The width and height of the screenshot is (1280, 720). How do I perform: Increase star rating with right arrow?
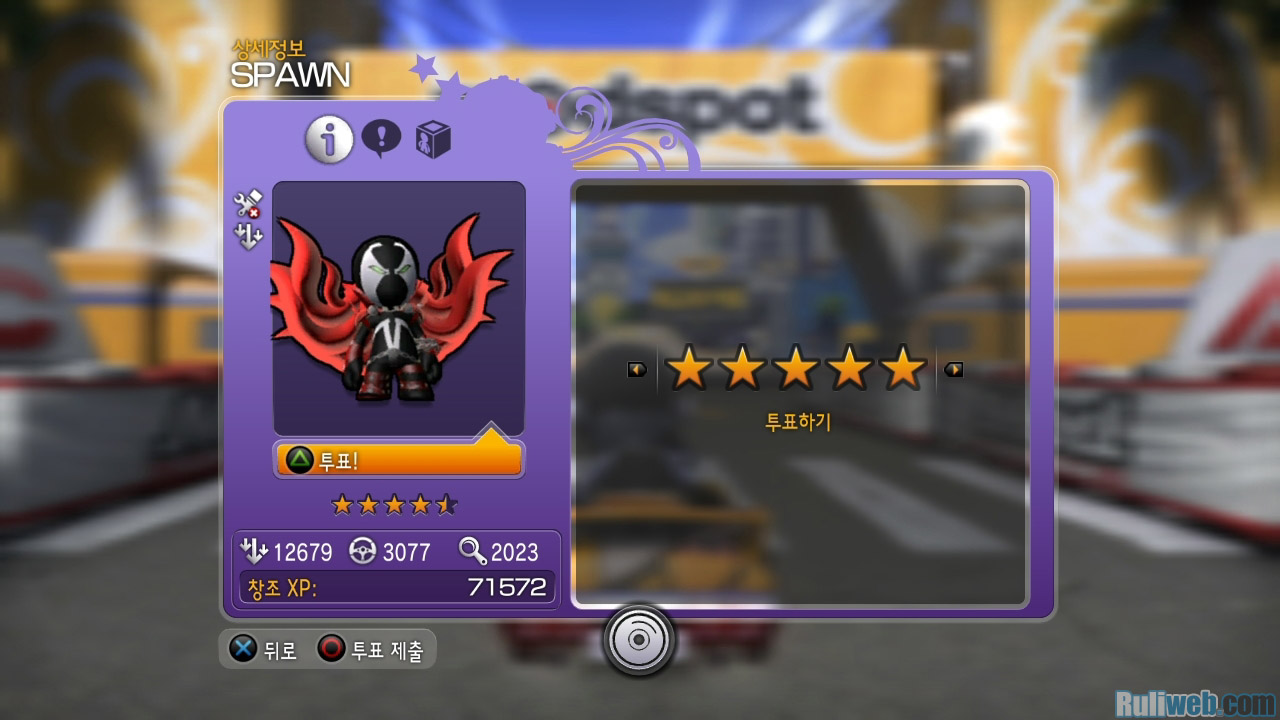click(x=954, y=370)
